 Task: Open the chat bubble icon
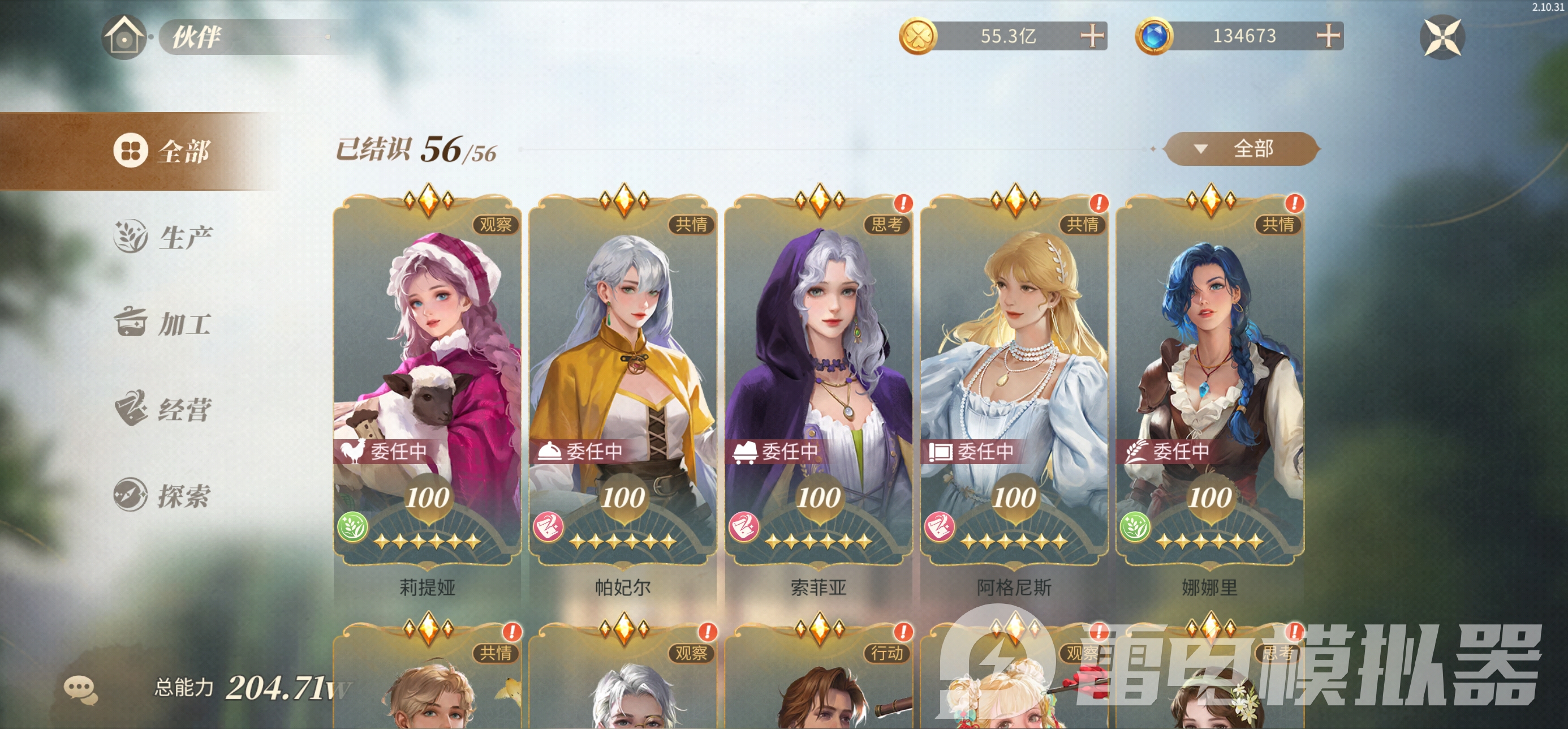[80, 690]
